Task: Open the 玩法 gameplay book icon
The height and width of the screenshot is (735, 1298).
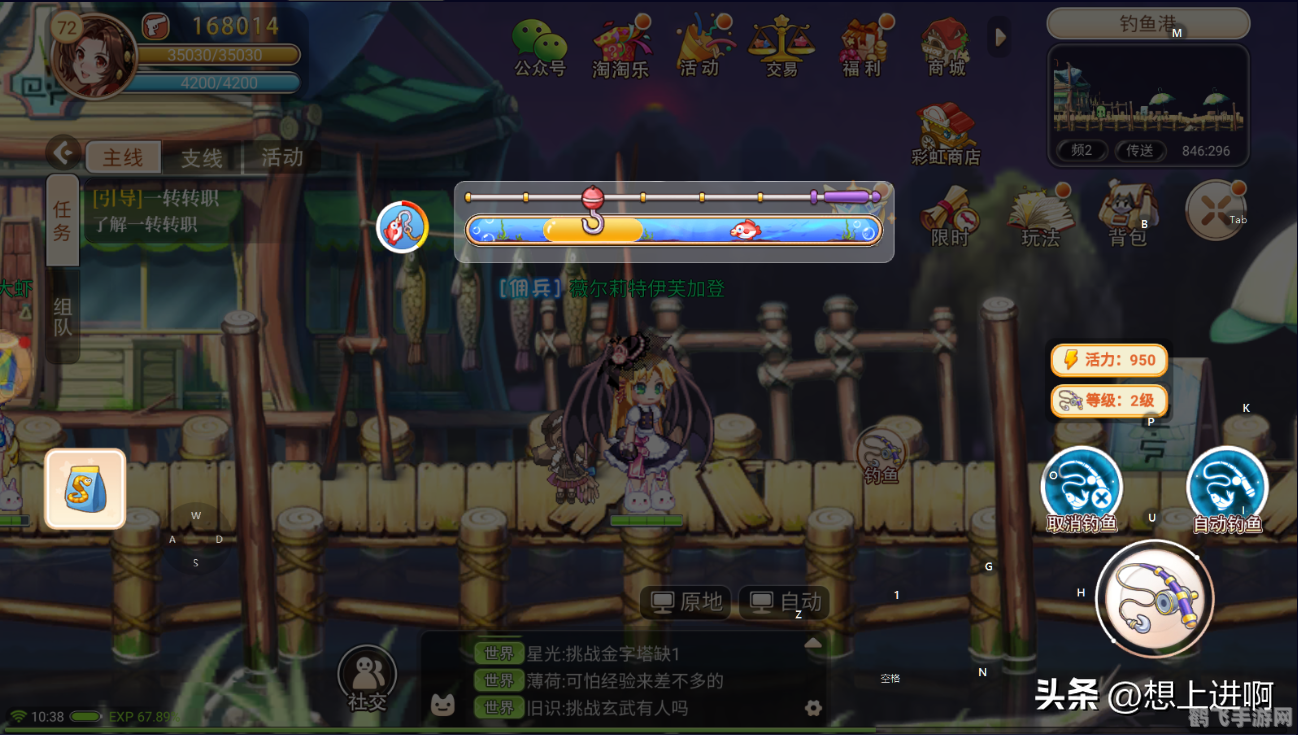Action: coord(1041,215)
